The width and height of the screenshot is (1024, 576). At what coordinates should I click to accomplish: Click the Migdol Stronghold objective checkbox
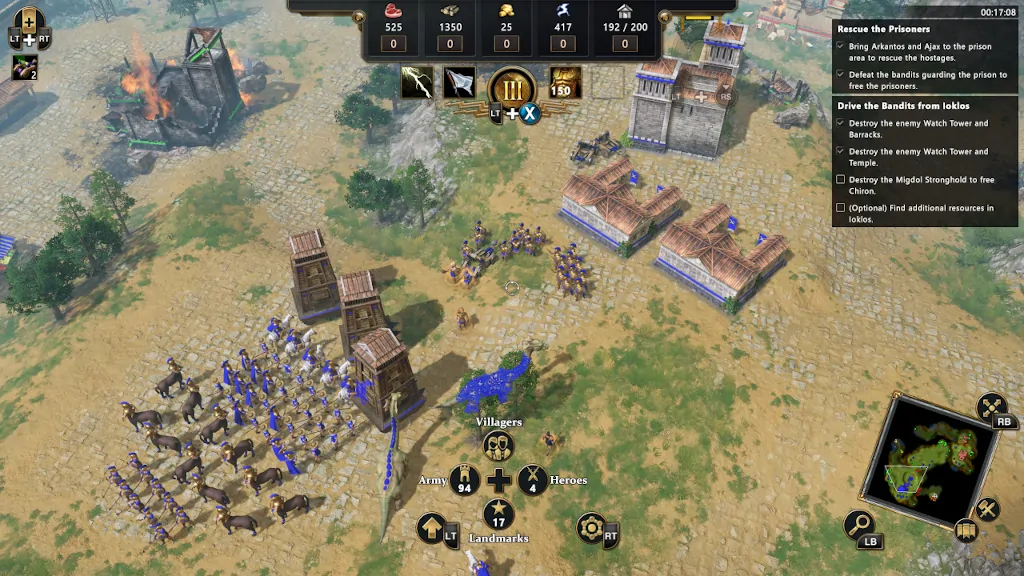coord(840,180)
